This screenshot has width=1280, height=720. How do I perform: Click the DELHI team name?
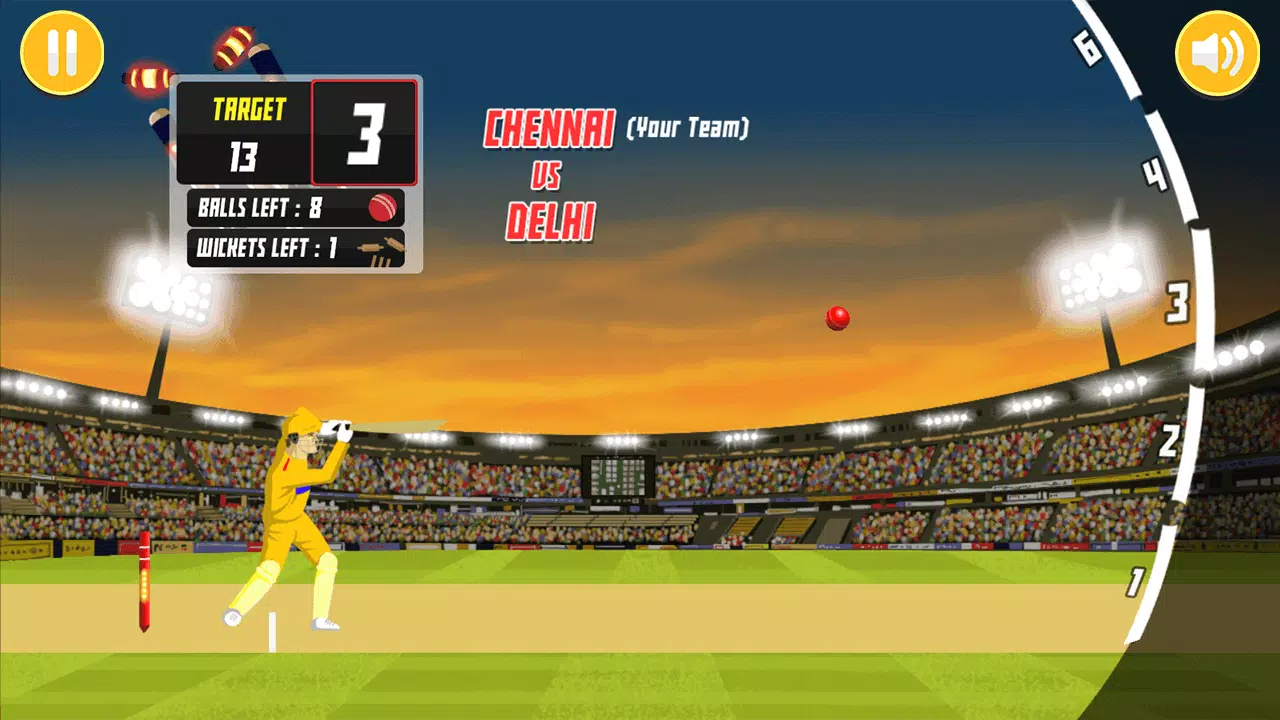pyautogui.click(x=548, y=222)
